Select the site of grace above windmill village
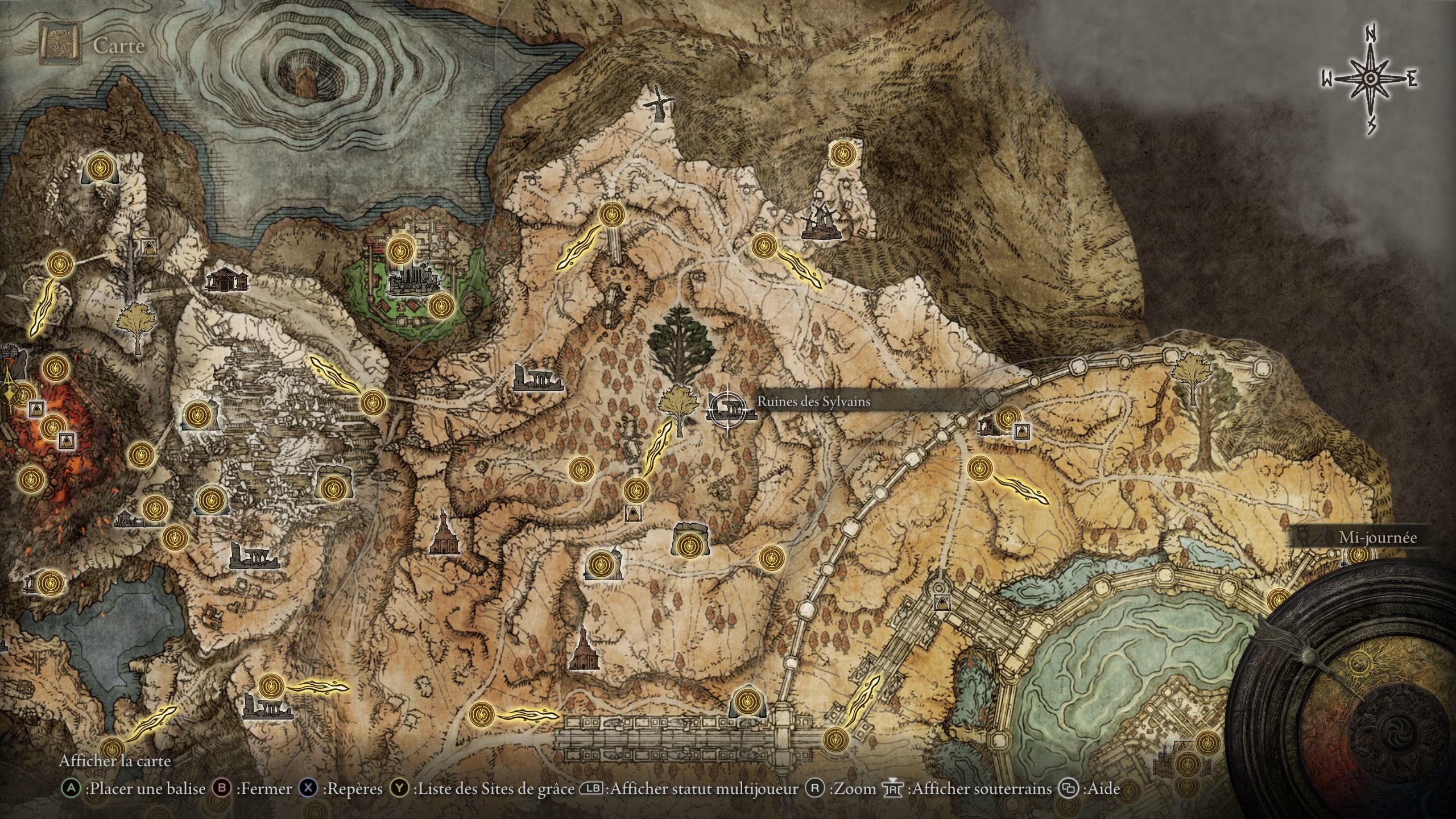 pyautogui.click(x=841, y=153)
